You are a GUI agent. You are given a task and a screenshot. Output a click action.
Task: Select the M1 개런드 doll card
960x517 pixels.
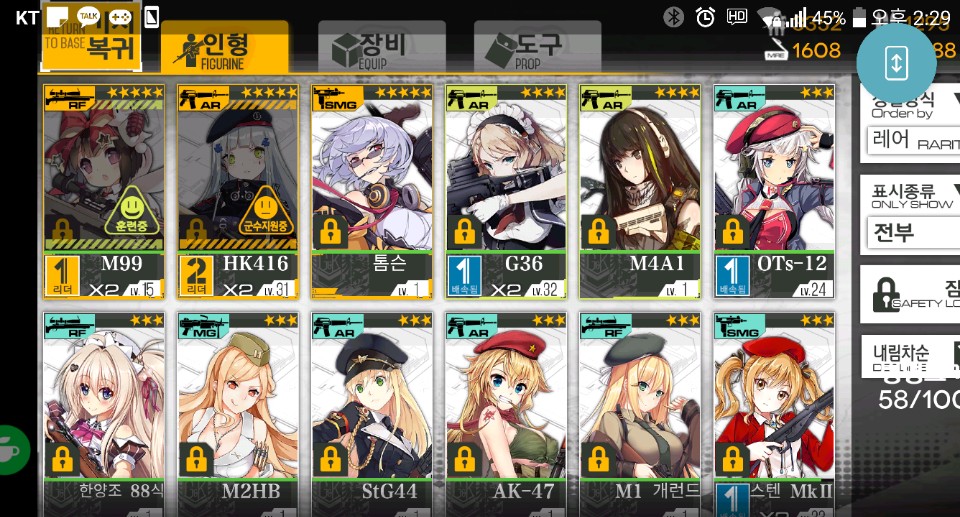(639, 410)
